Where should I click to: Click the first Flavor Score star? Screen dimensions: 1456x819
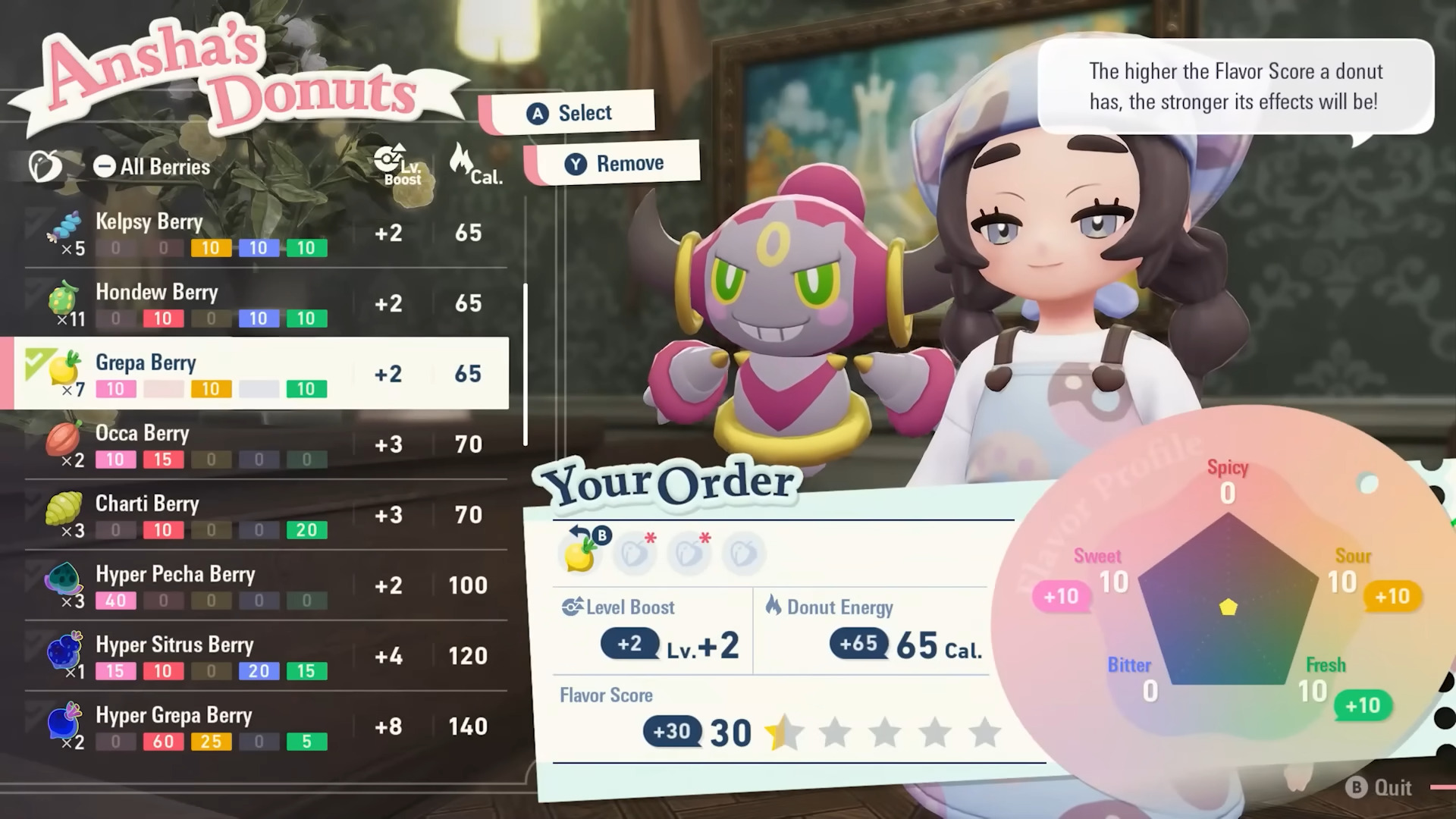(x=783, y=733)
